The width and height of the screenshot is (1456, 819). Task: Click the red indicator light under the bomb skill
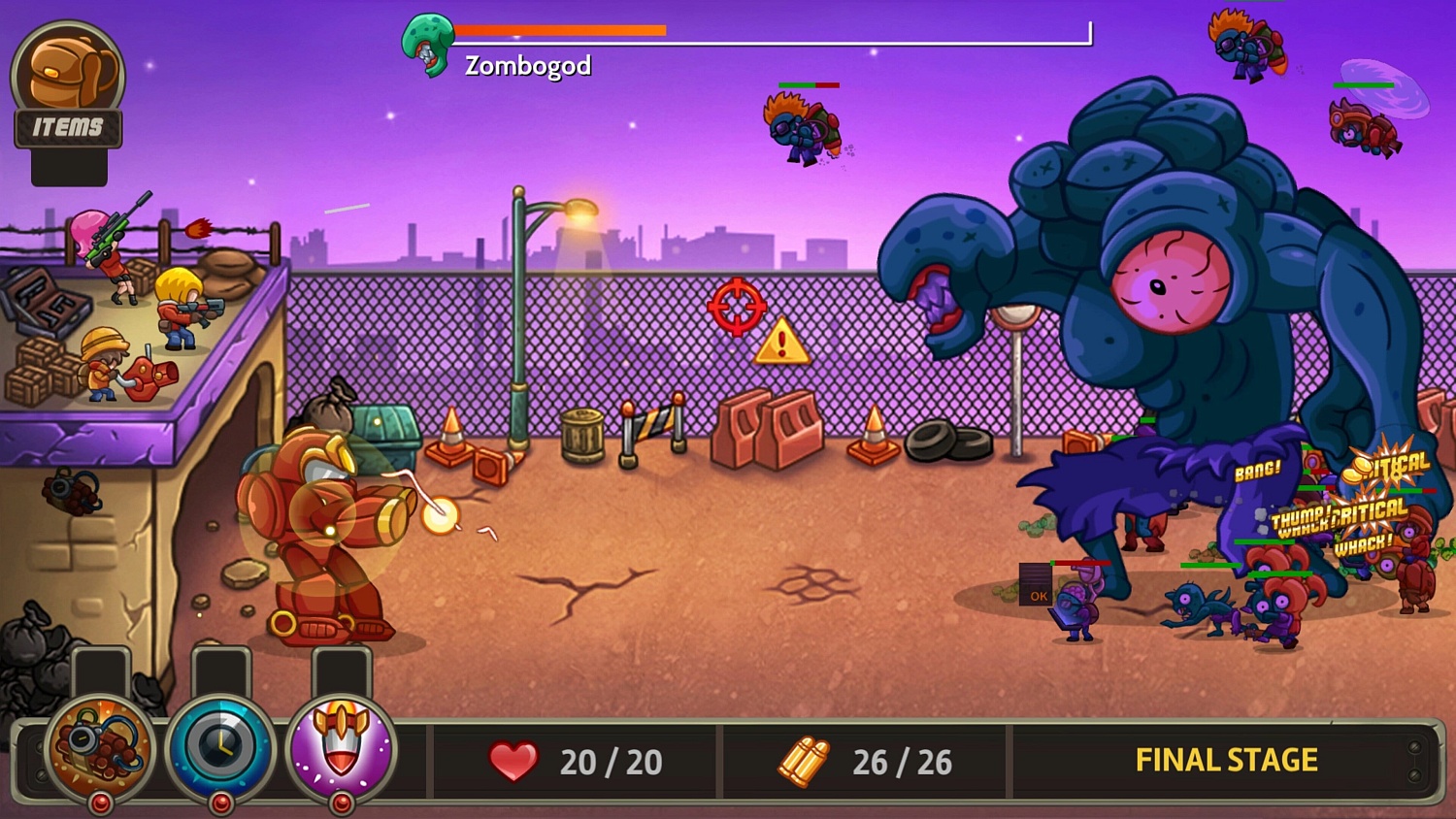click(100, 802)
